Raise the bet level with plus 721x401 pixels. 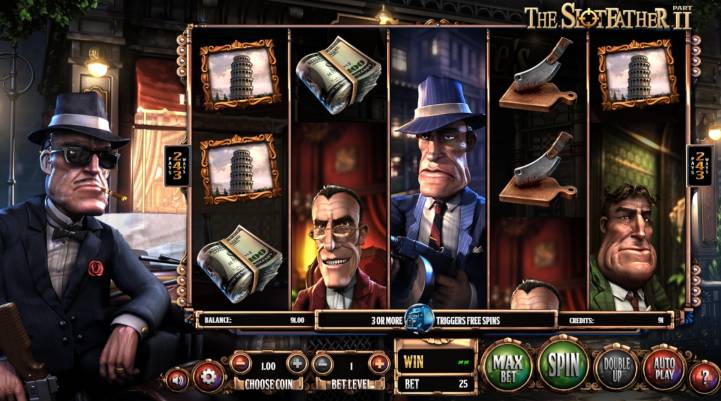[x=379, y=363]
